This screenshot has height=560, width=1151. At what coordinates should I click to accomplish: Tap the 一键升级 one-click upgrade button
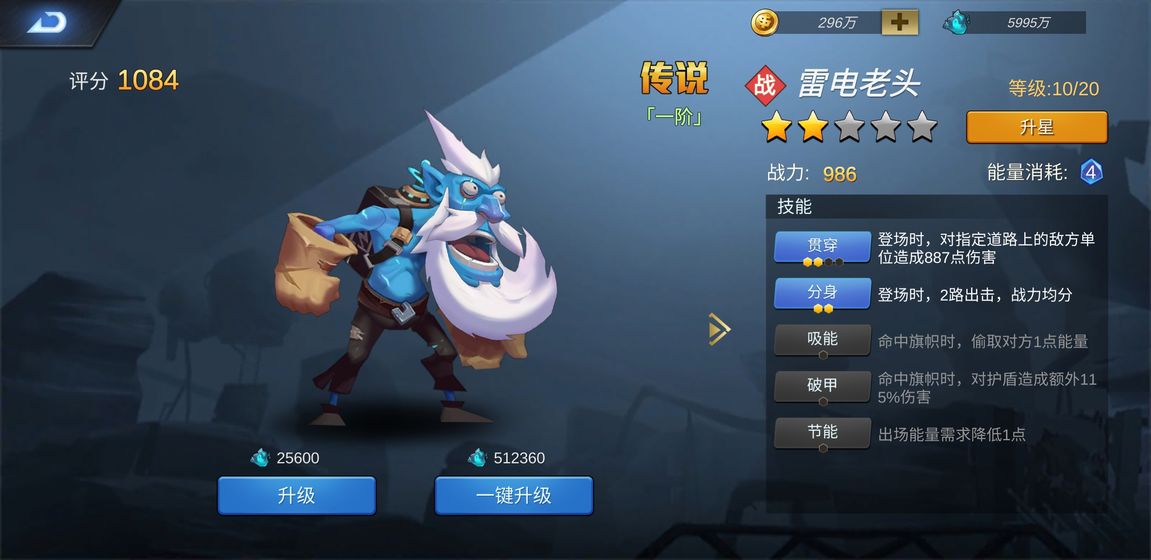point(513,495)
